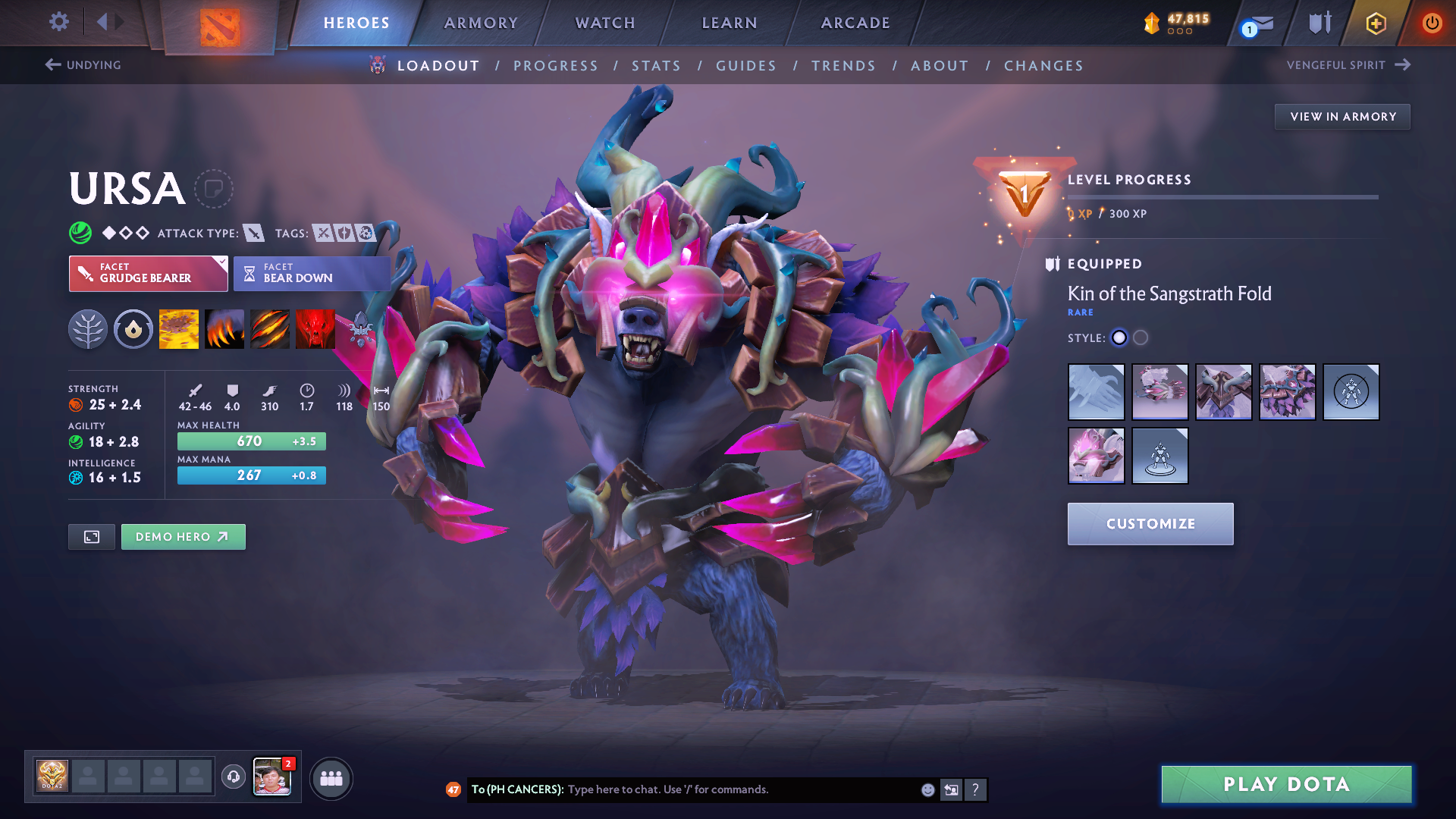View the Fury Swipes ability icon

coord(270,329)
